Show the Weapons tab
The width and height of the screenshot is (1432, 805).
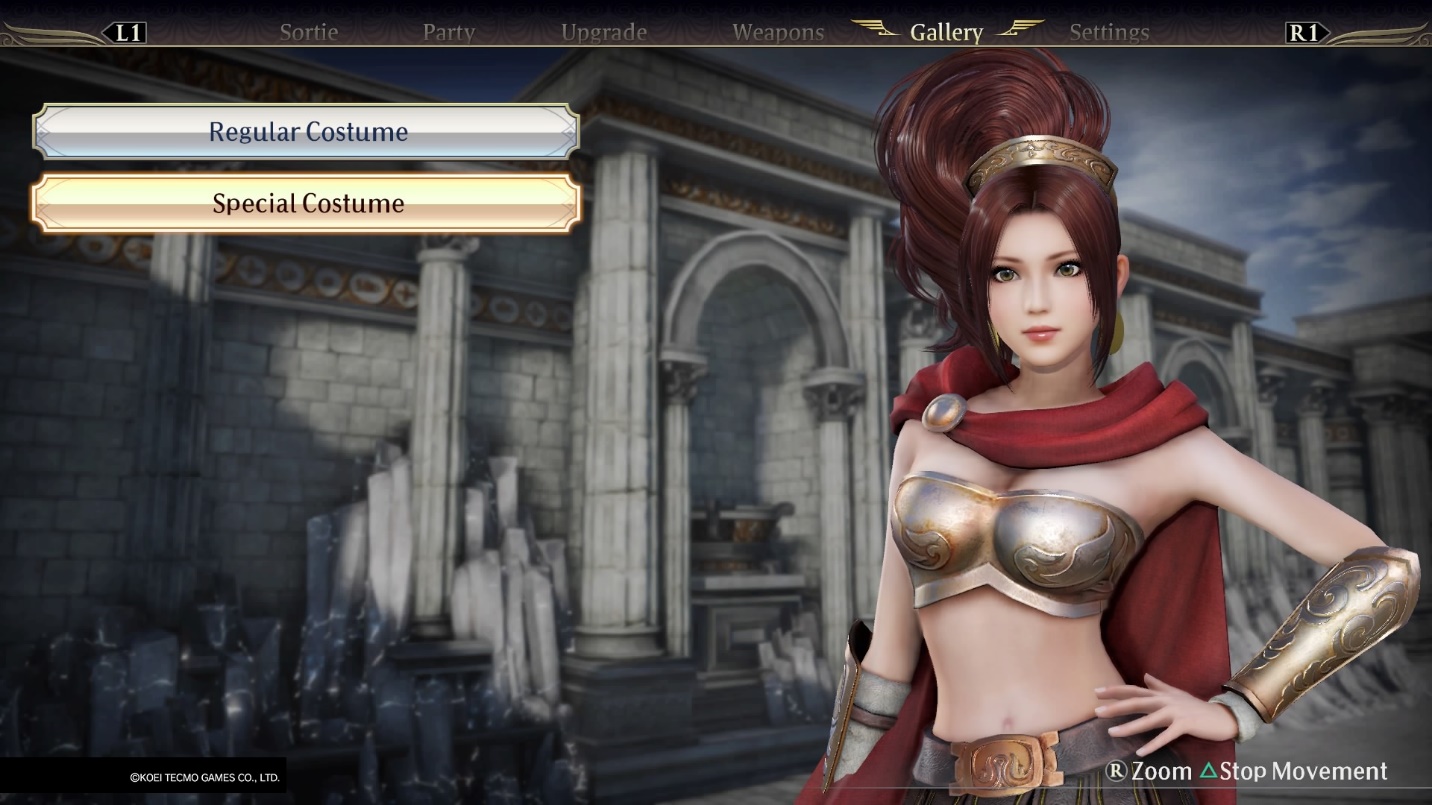[778, 32]
